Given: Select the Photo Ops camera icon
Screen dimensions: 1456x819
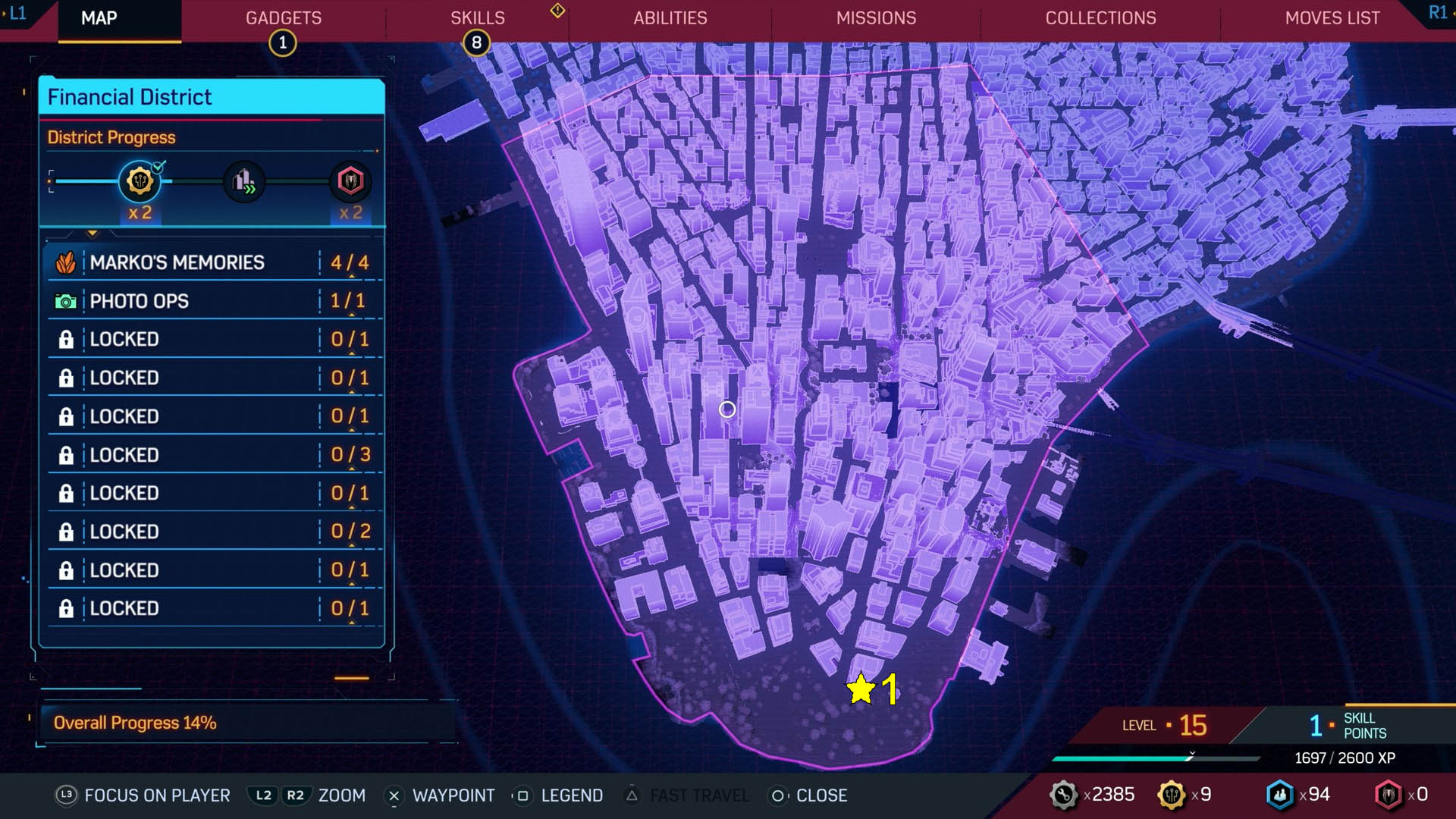Looking at the screenshot, I should point(66,301).
